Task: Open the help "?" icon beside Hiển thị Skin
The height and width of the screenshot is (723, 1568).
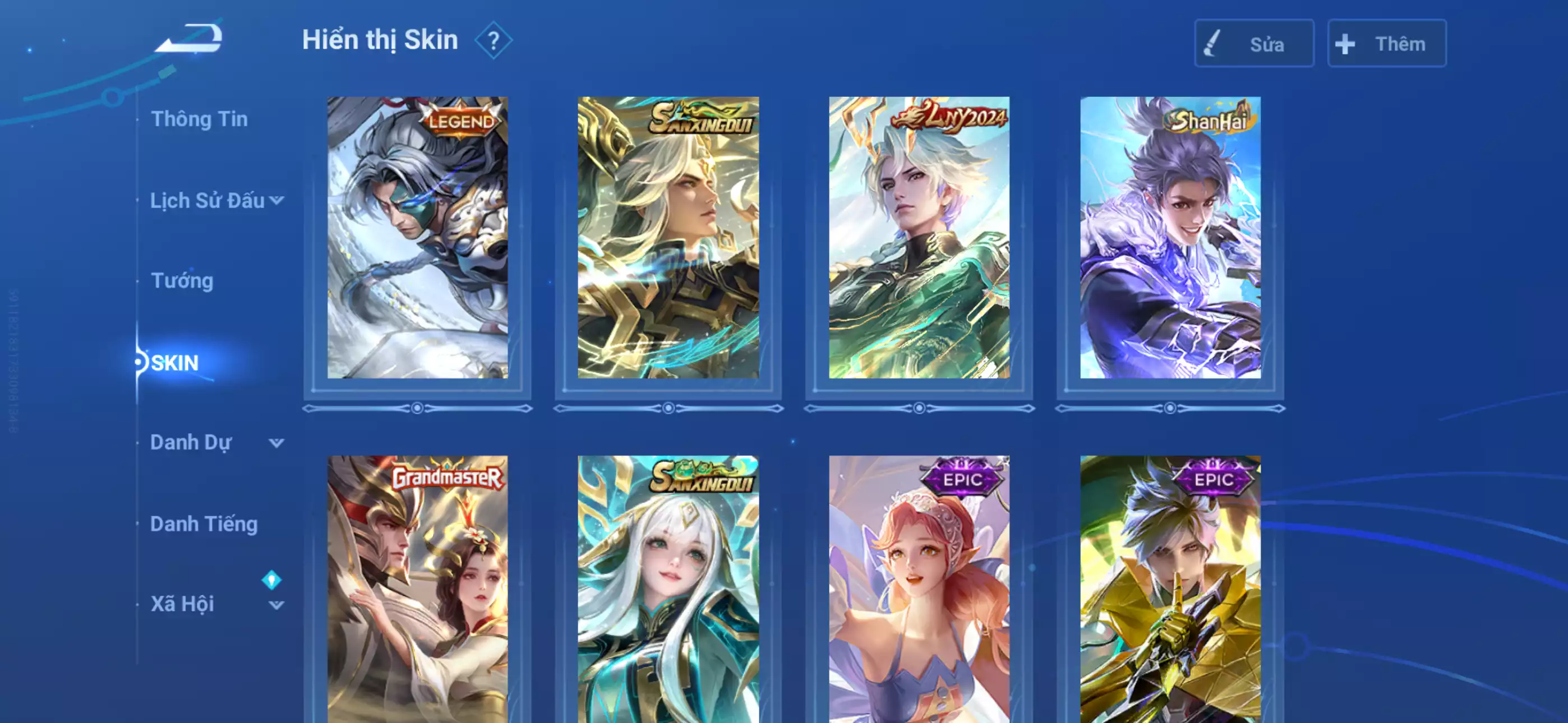Action: pos(494,40)
